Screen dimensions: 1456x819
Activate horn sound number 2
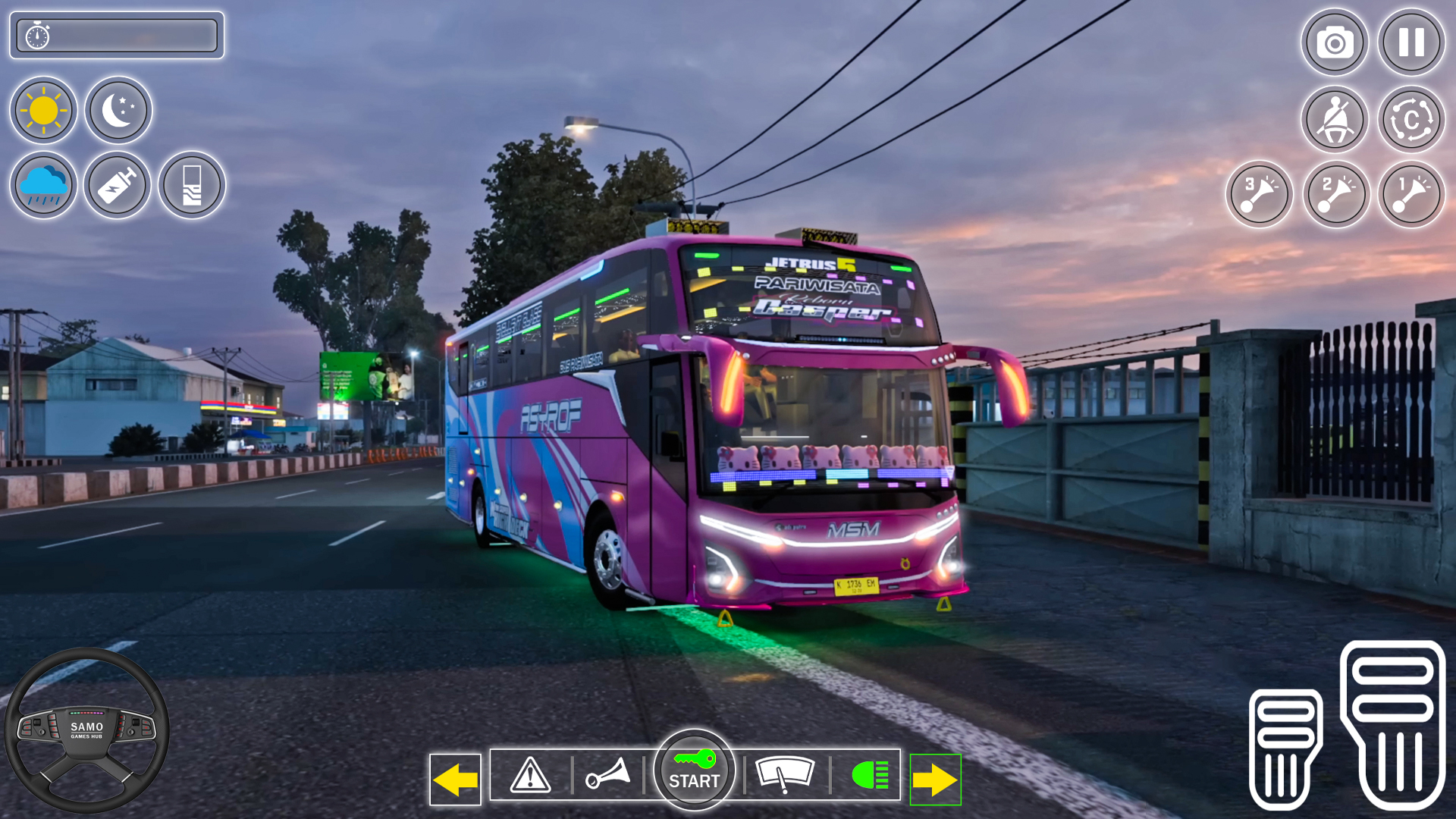(1335, 194)
